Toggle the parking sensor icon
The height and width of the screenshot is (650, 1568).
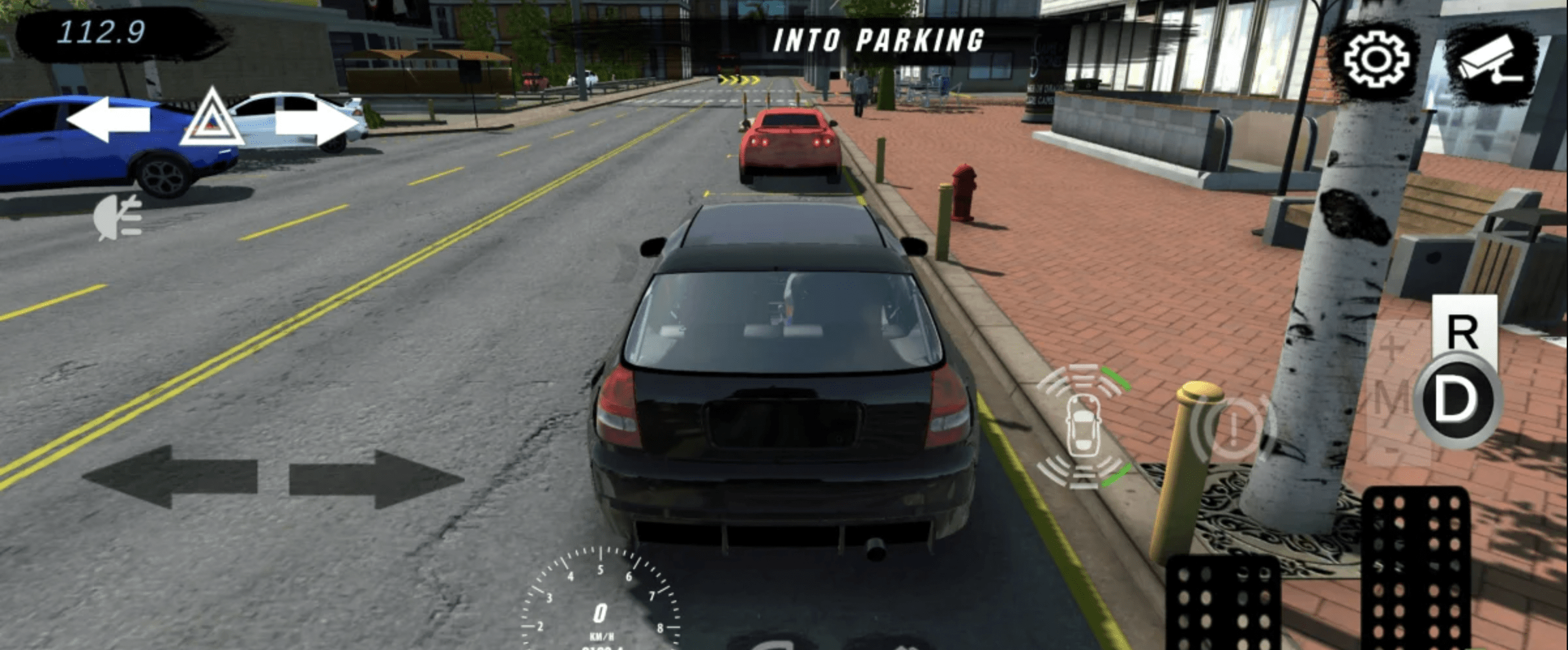pyautogui.click(x=1084, y=427)
